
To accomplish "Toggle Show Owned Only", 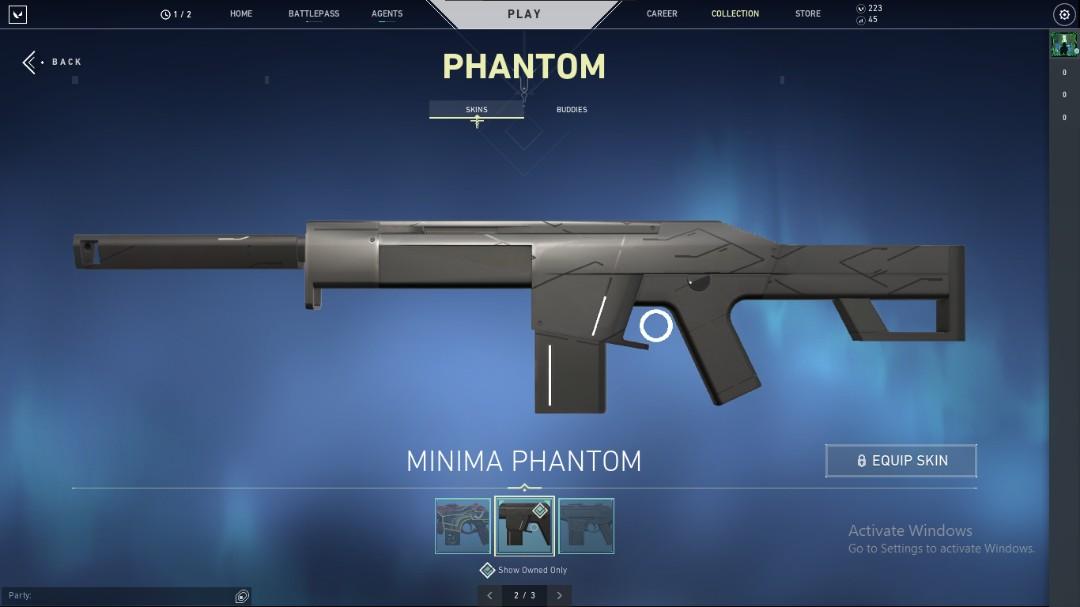I will [488, 570].
